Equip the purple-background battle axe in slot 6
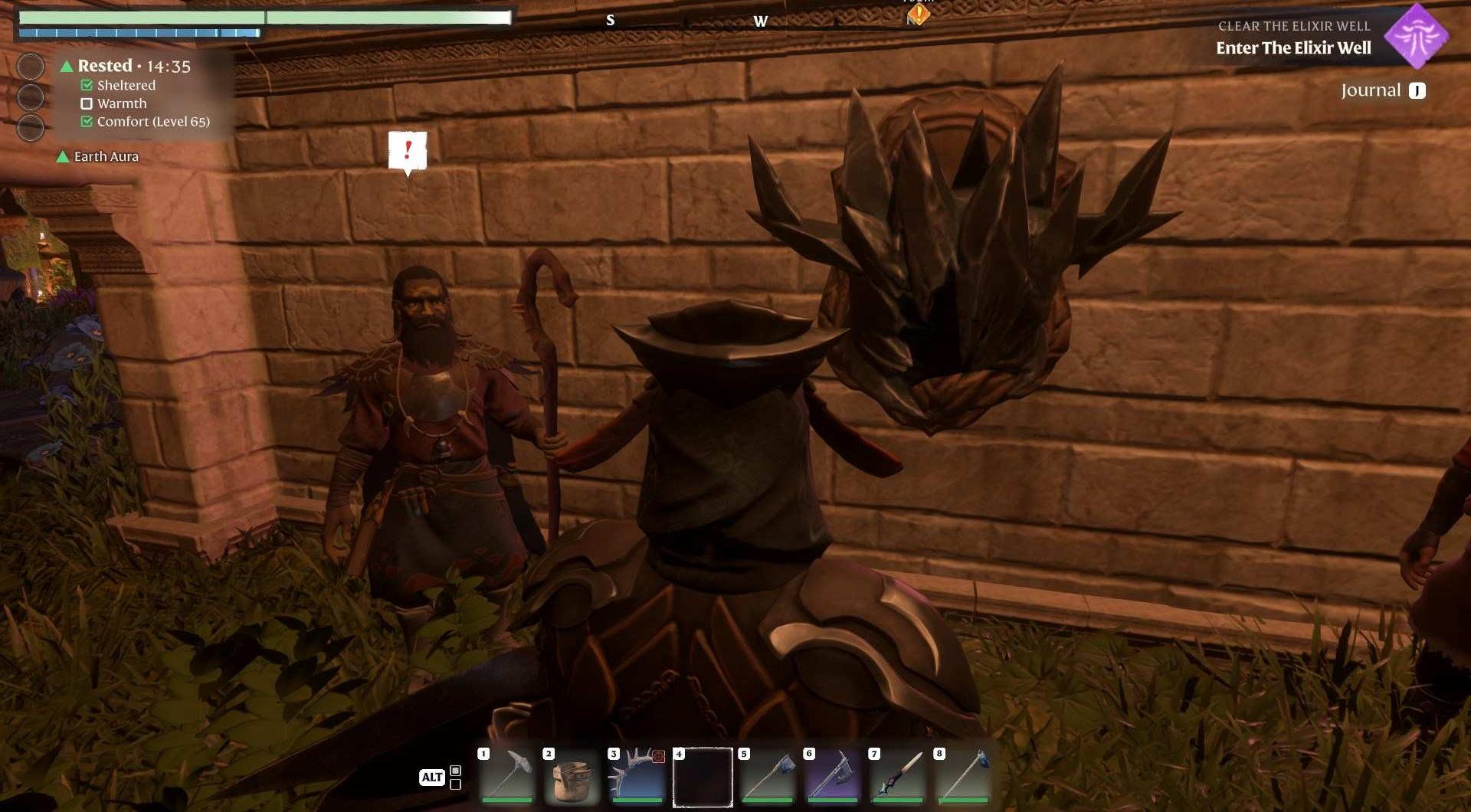The width and height of the screenshot is (1471, 812). coord(832,776)
